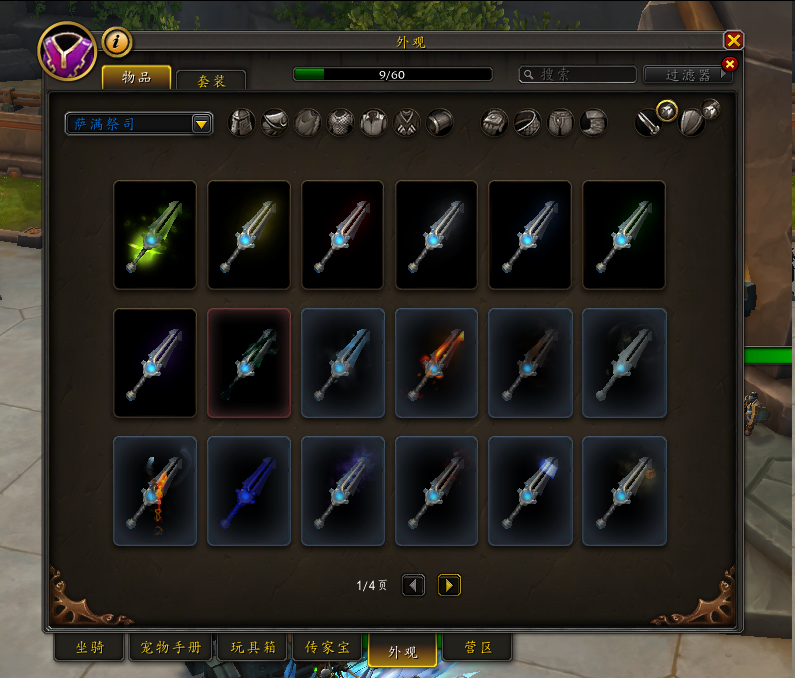Click the 搜索 search box
The image size is (795, 678).
(x=578, y=74)
